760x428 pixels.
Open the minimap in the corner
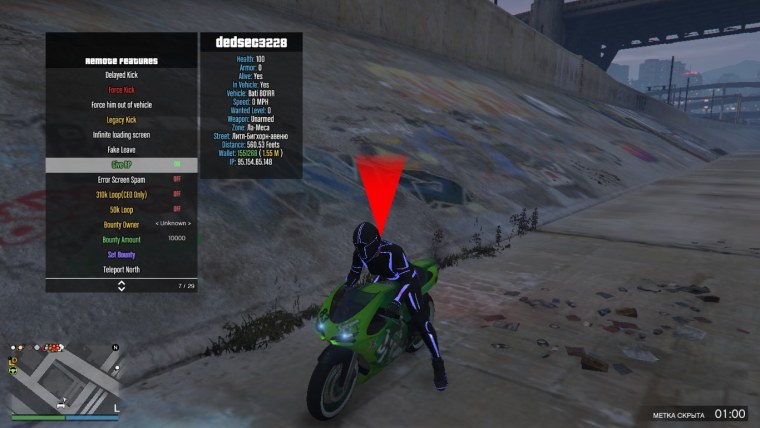pos(63,378)
